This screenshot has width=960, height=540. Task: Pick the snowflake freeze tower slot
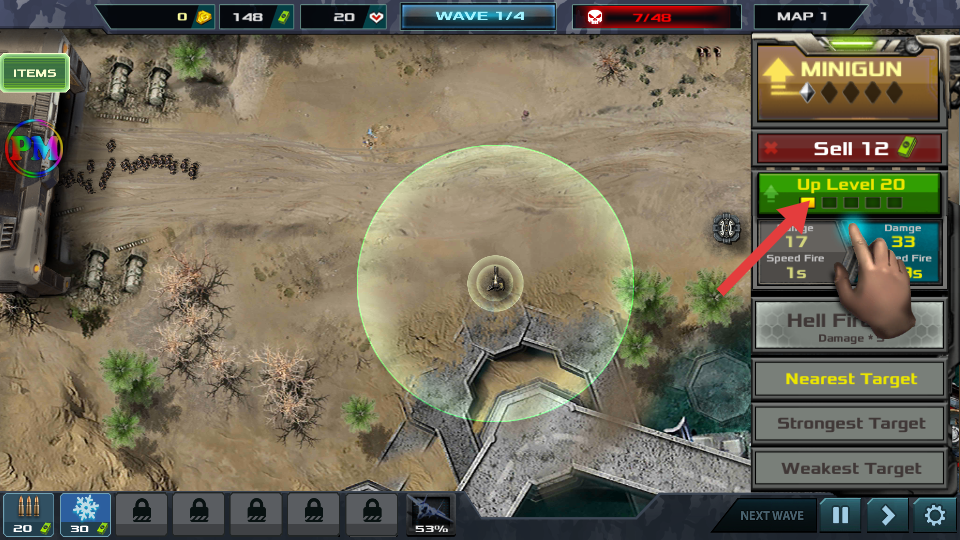click(85, 514)
